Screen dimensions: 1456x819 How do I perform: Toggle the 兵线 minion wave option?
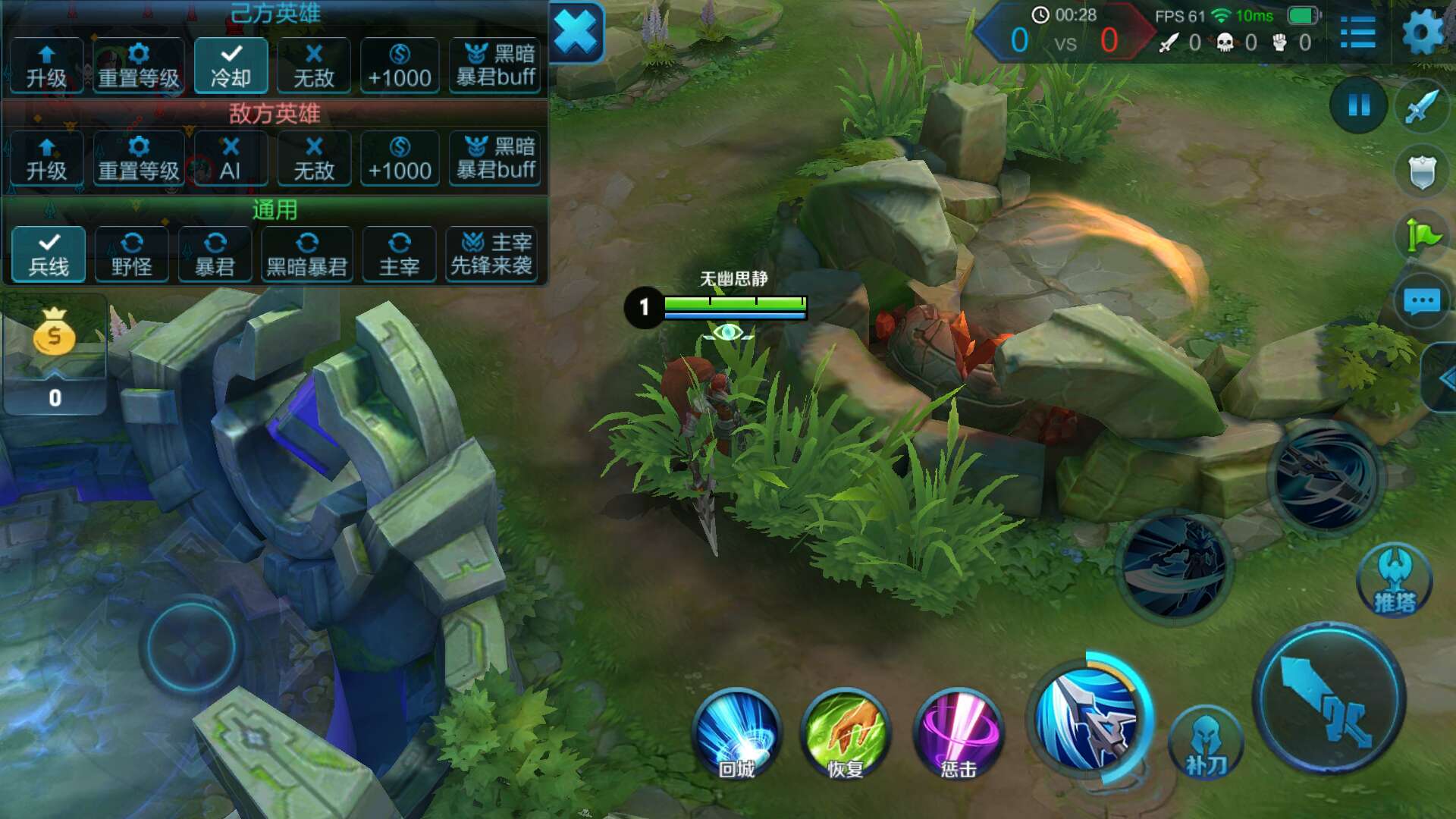[x=49, y=254]
